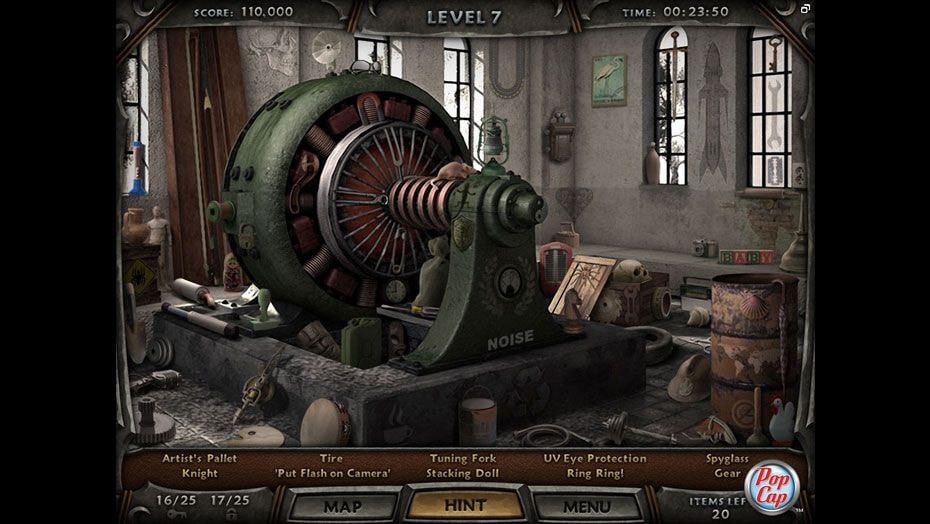Click 'Tire' in the find list
This screenshot has height=524, width=930.
(x=331, y=458)
